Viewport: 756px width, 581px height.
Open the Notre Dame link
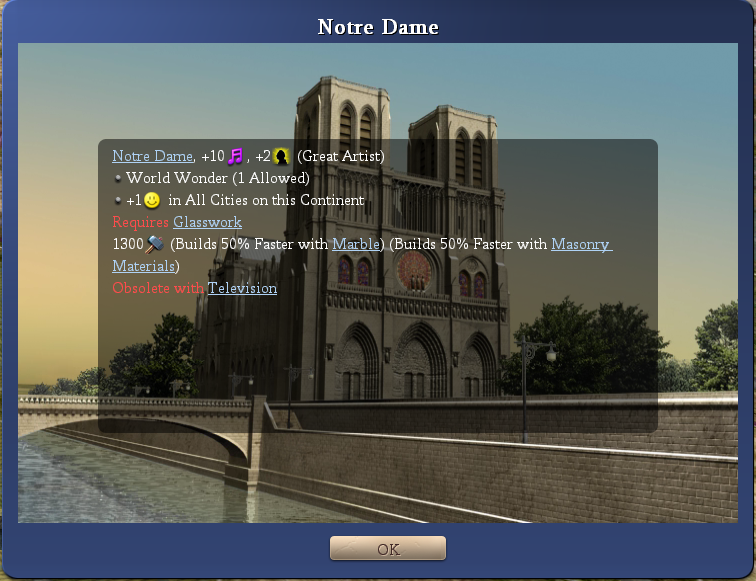152,156
